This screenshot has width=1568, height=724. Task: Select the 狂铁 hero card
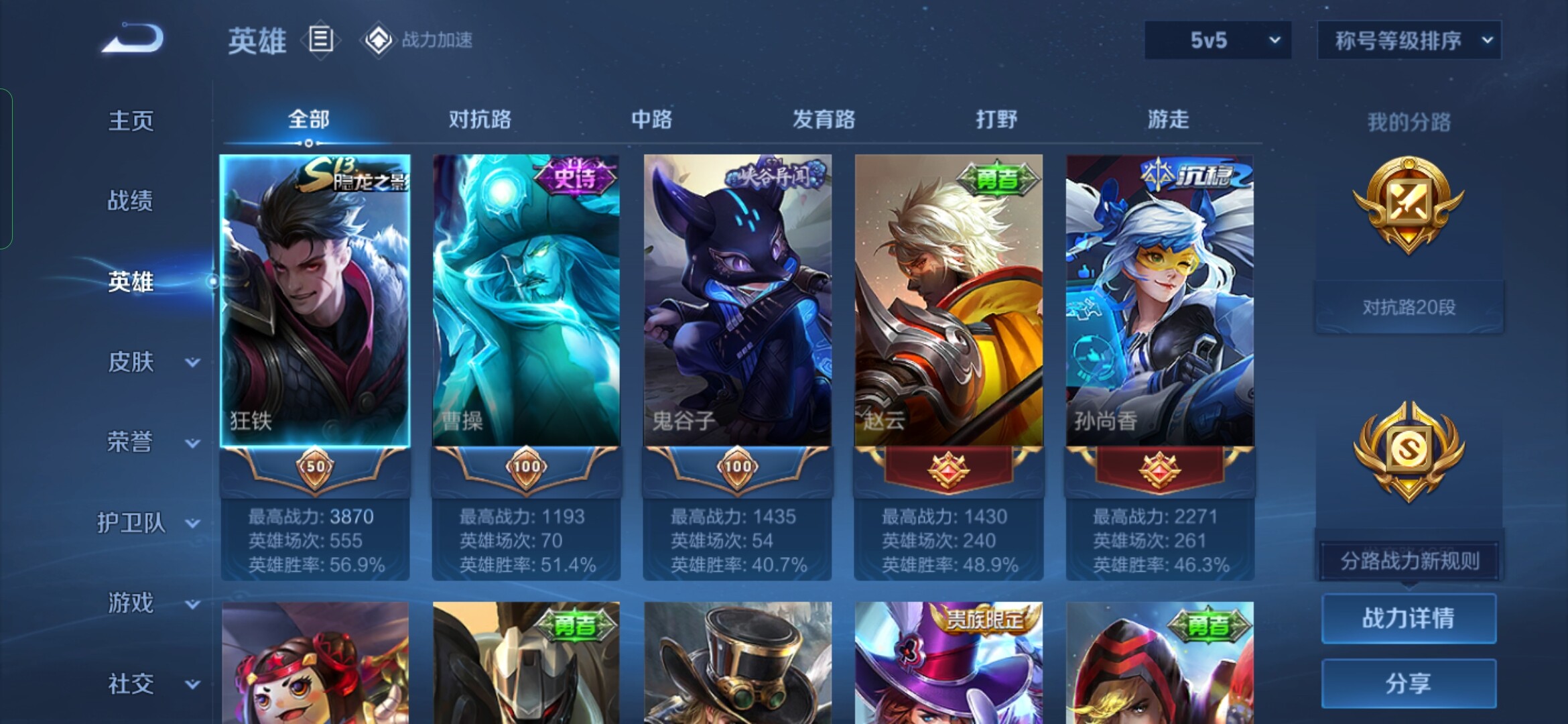pyautogui.click(x=315, y=302)
